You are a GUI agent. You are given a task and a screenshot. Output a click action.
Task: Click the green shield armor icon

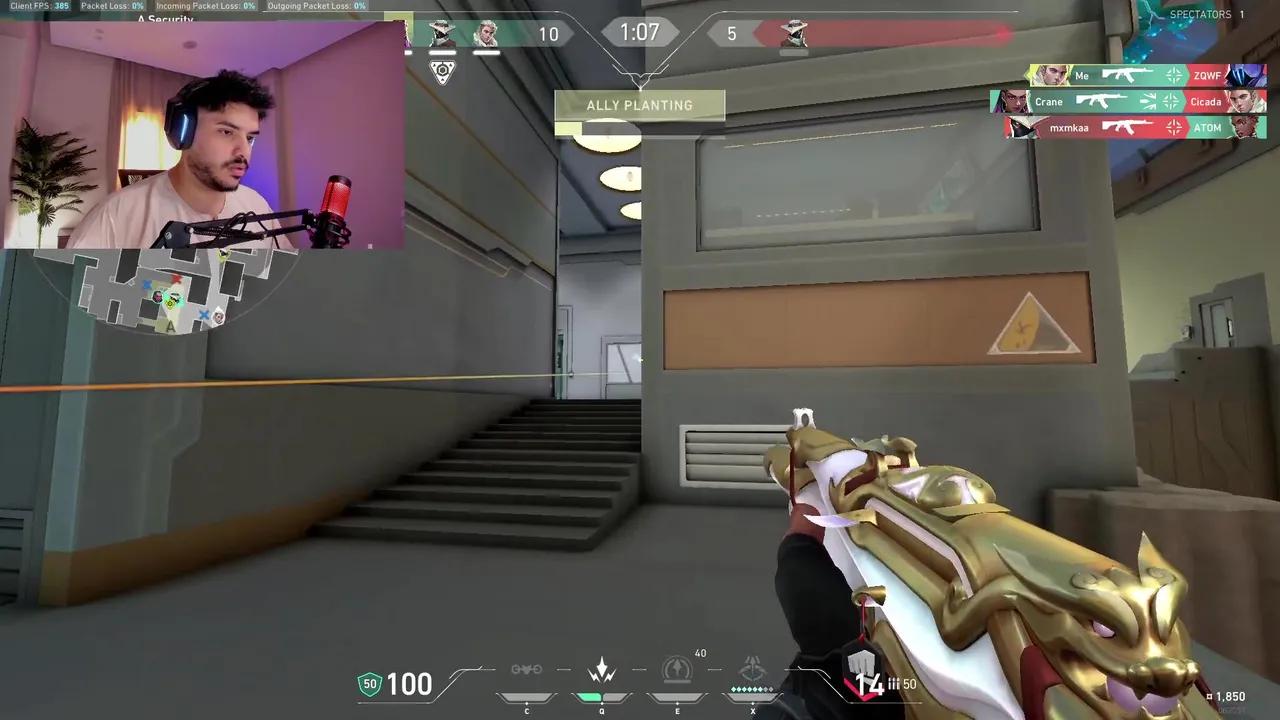pyautogui.click(x=370, y=684)
